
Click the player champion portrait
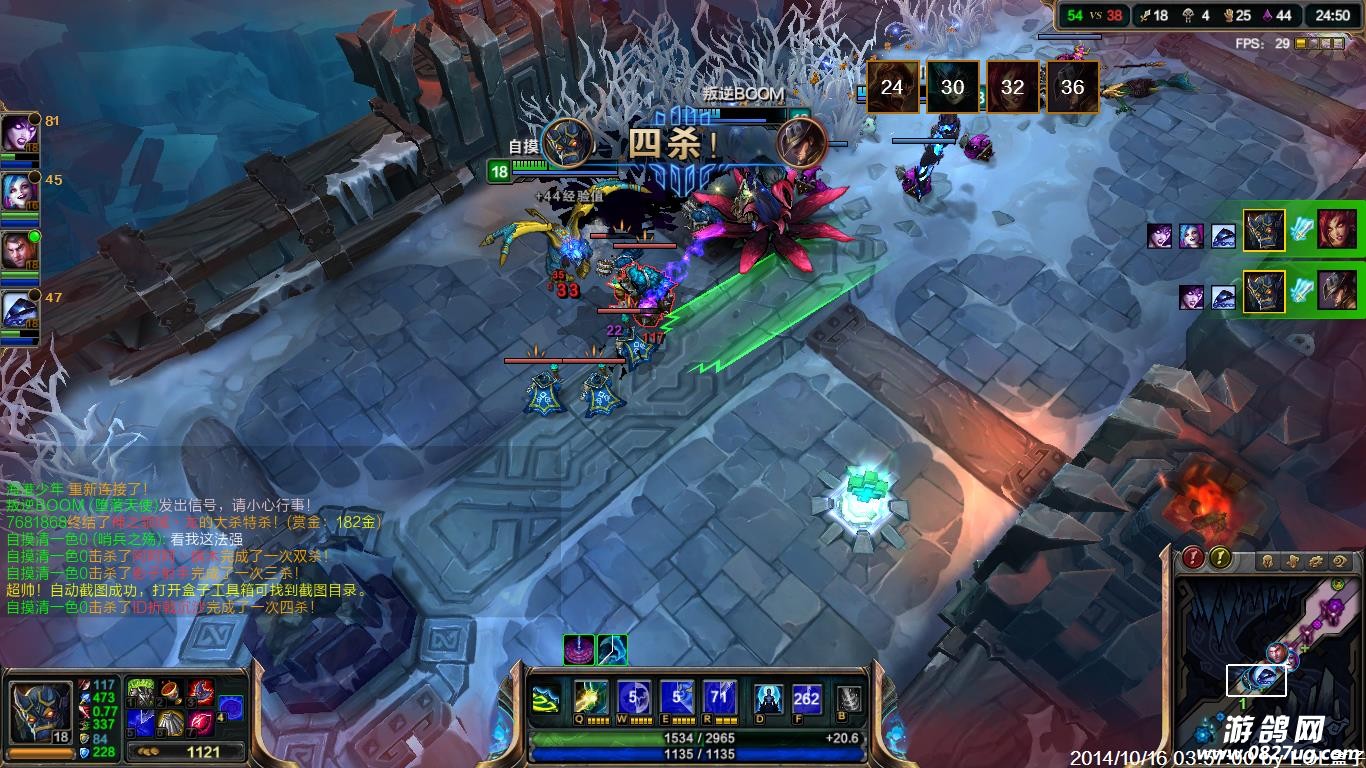(40, 711)
